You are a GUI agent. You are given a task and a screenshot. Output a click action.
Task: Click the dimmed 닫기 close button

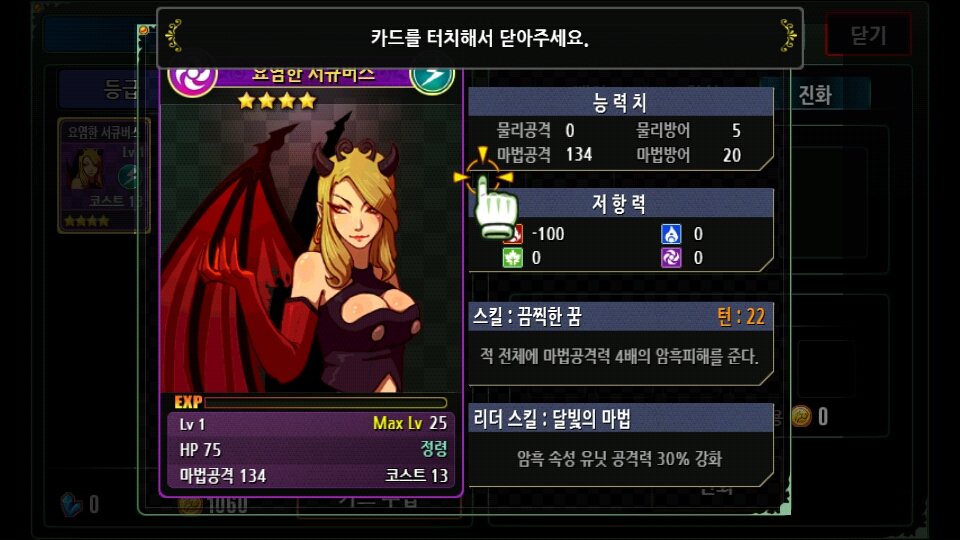click(867, 35)
